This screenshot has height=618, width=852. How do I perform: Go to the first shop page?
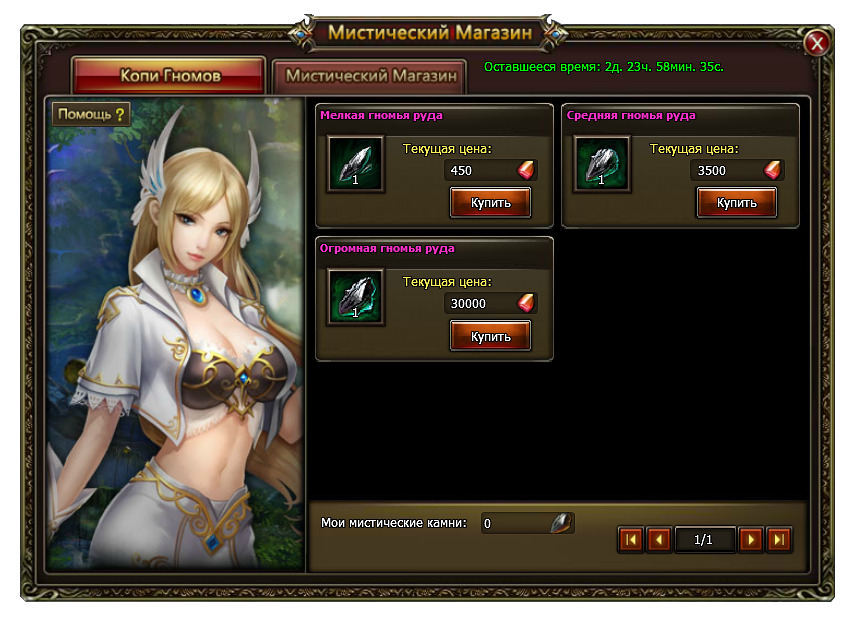coord(630,540)
